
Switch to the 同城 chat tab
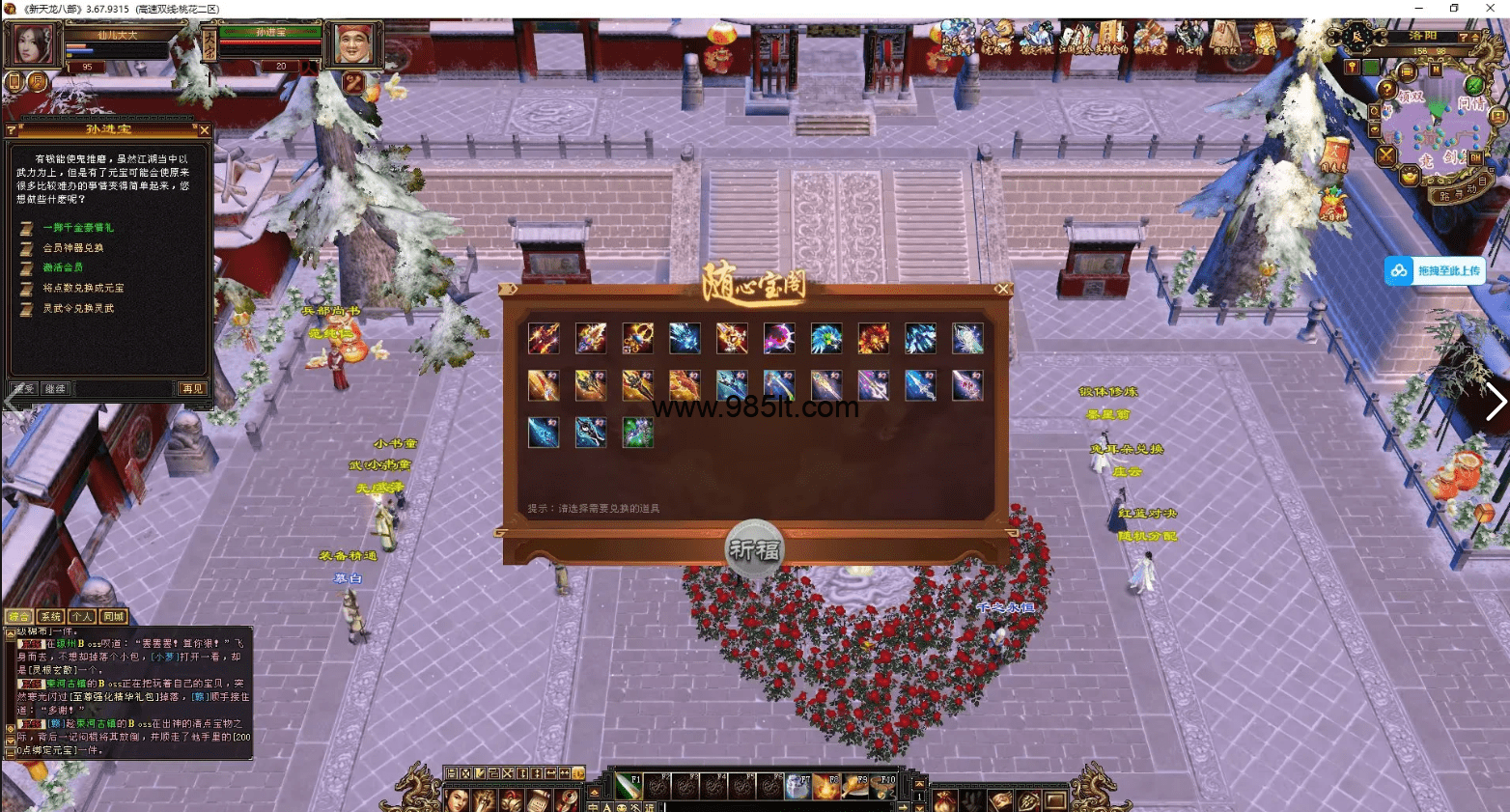pos(114,616)
